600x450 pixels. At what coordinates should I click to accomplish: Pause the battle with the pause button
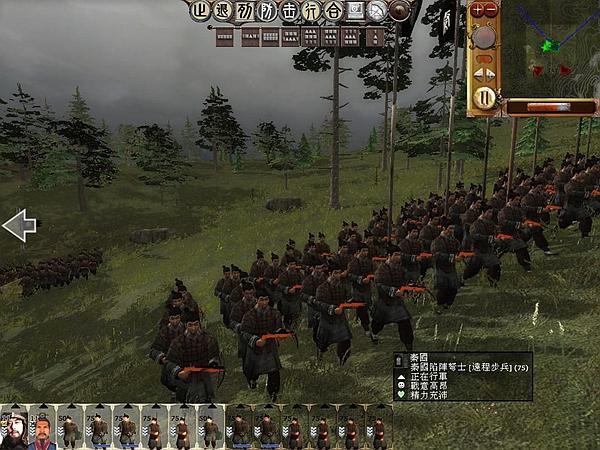(485, 98)
